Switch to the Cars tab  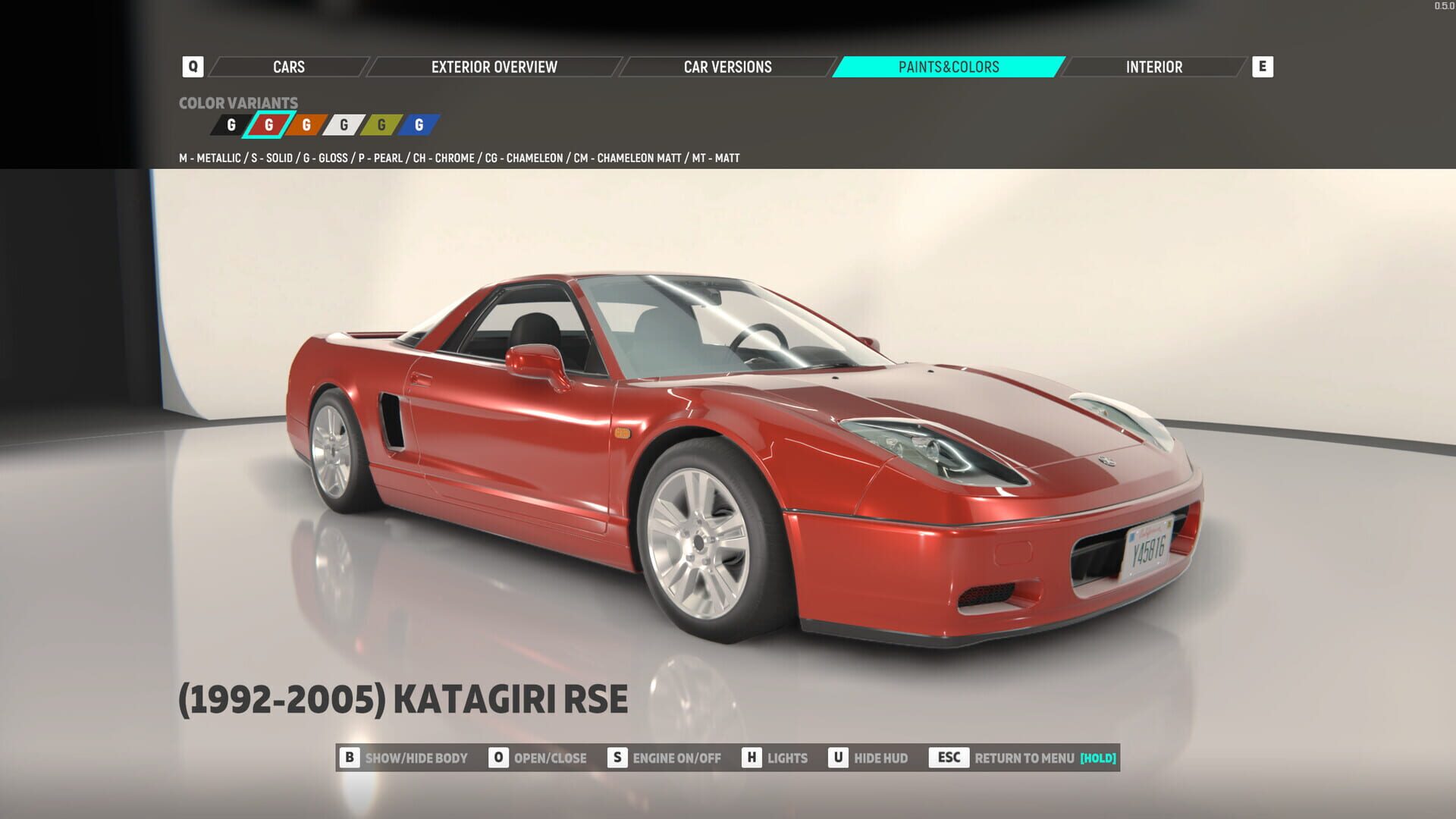[x=289, y=67]
